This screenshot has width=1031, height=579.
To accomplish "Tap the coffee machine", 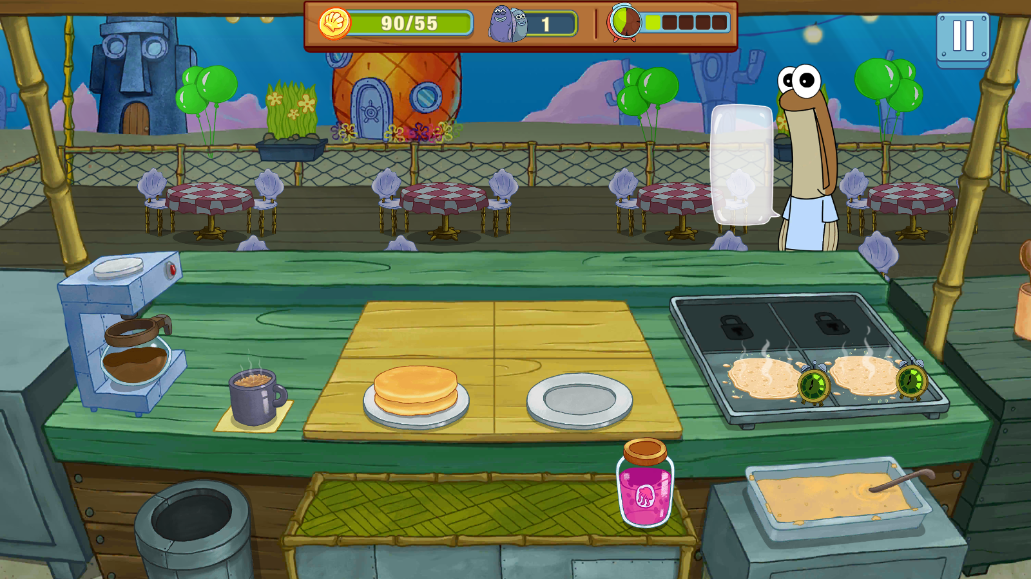I will [x=124, y=333].
